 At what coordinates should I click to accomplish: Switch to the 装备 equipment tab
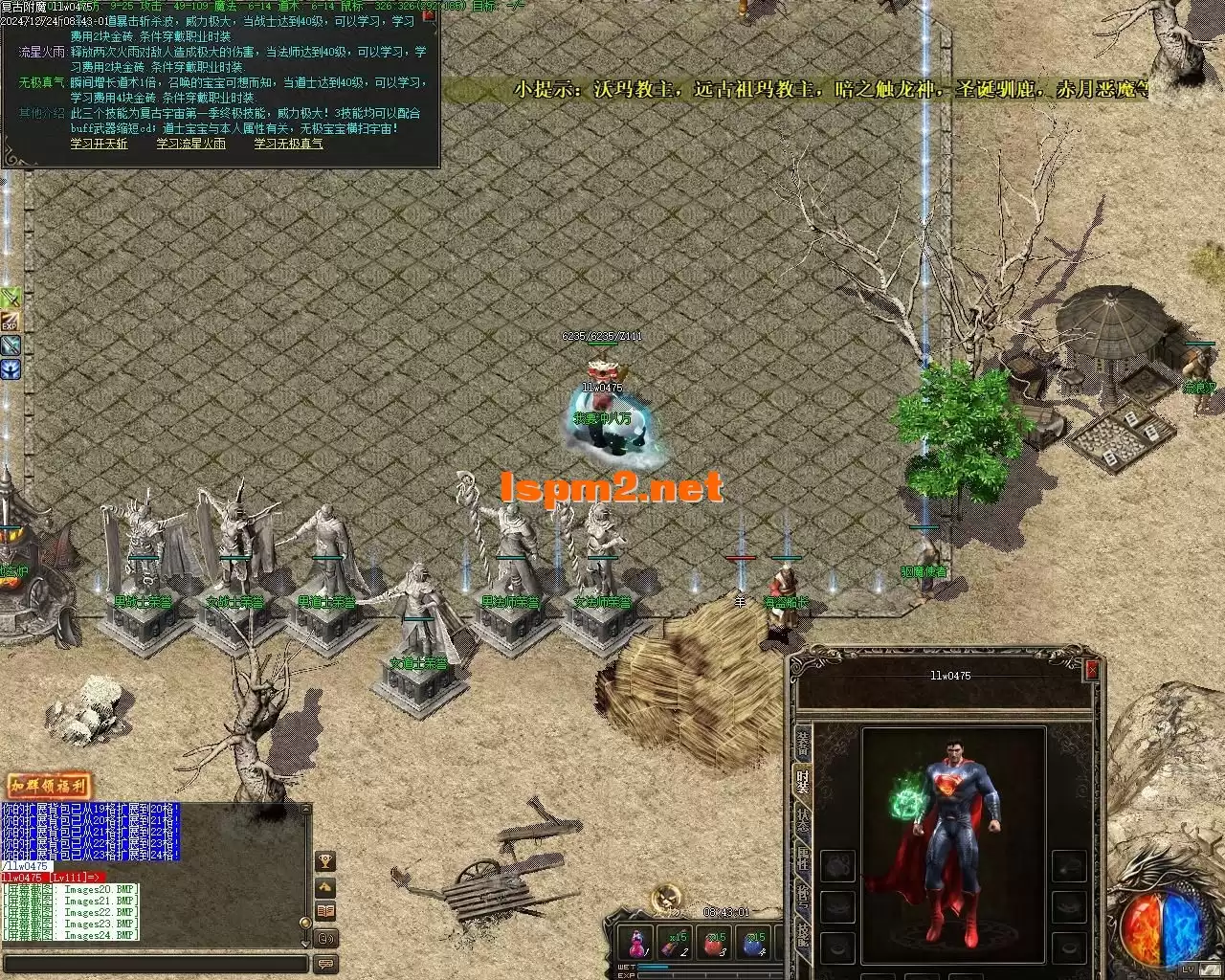coord(802,742)
